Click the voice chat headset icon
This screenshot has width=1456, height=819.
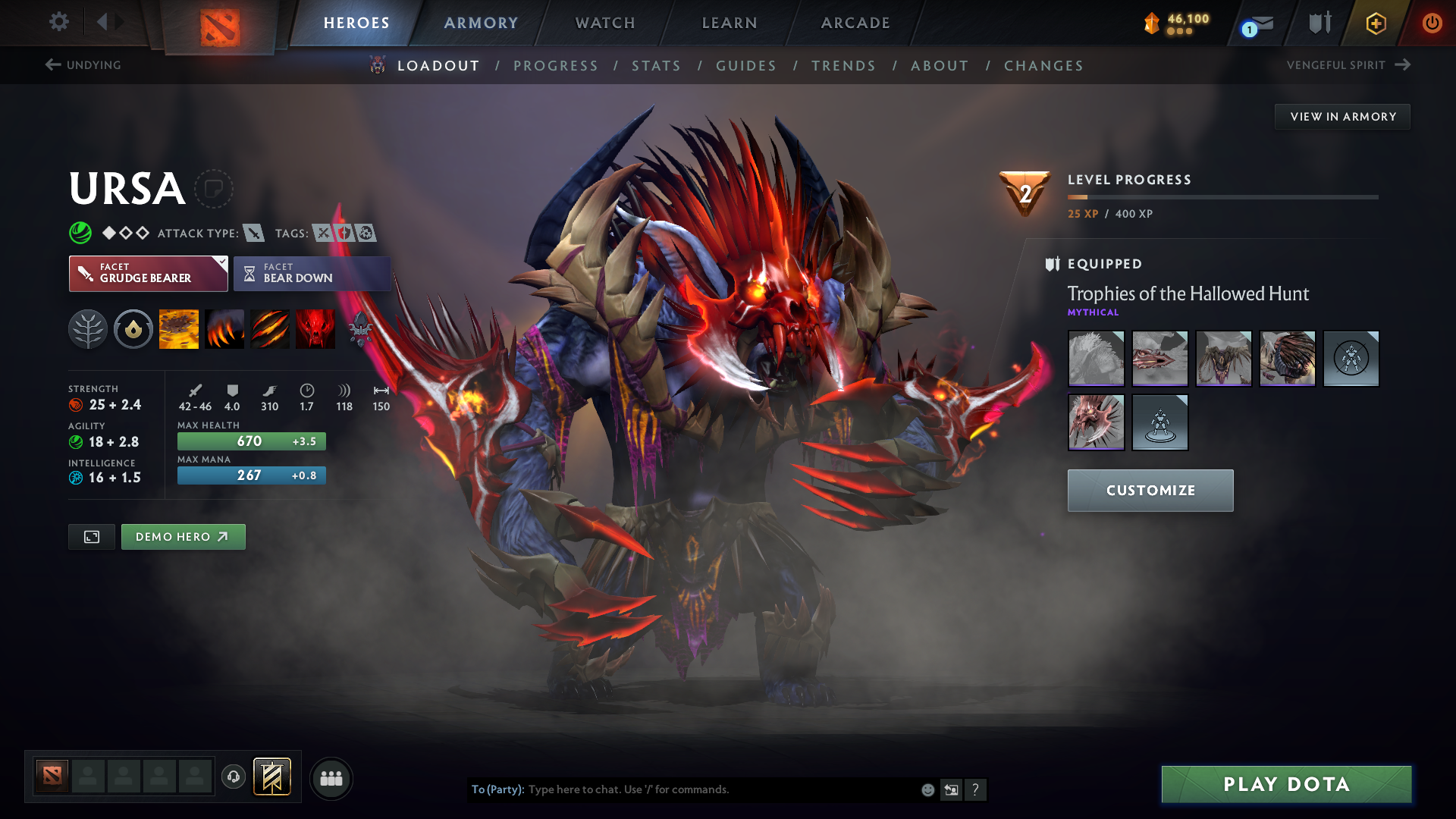coord(234,777)
